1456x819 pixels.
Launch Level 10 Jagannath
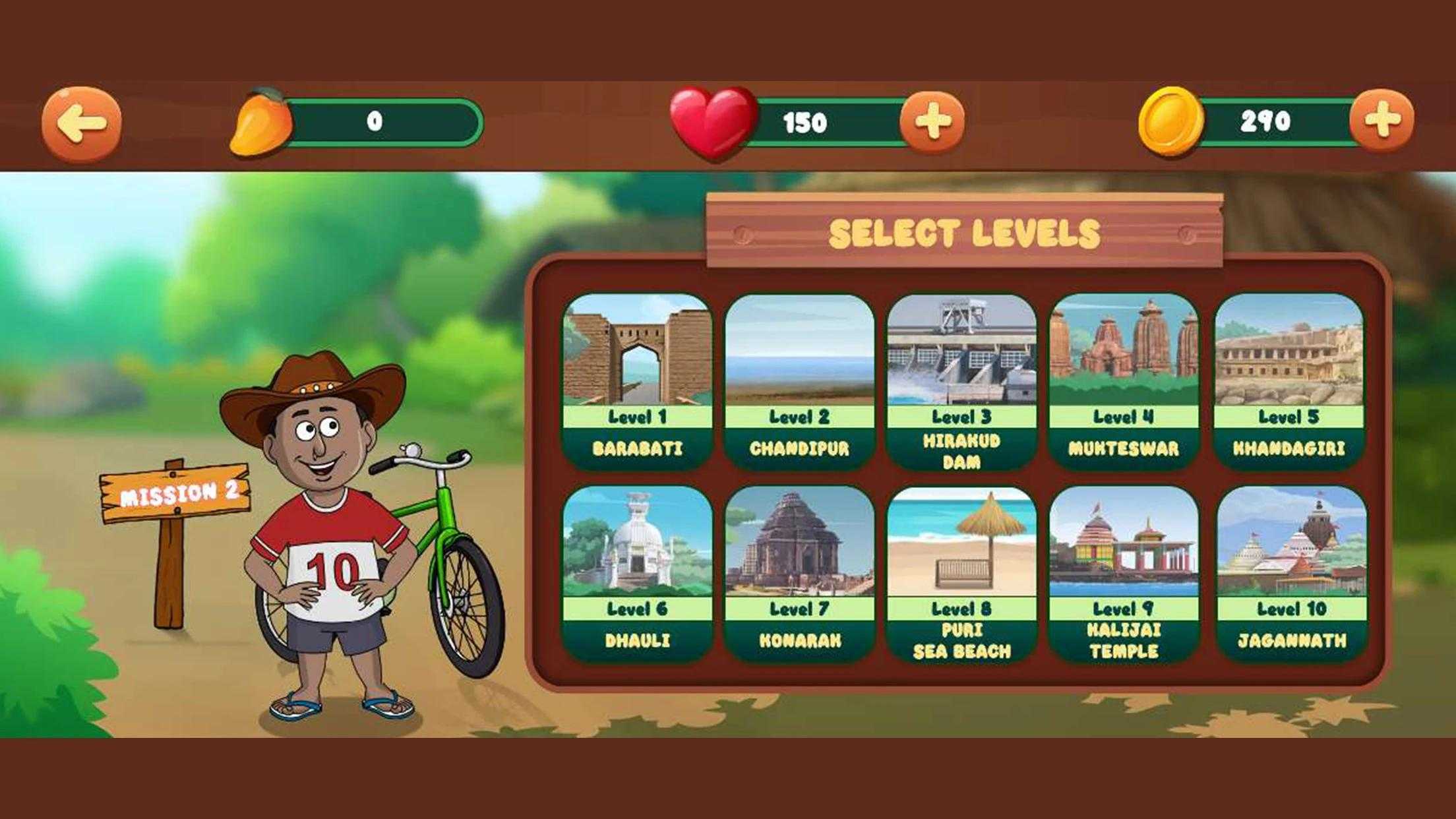[1291, 573]
